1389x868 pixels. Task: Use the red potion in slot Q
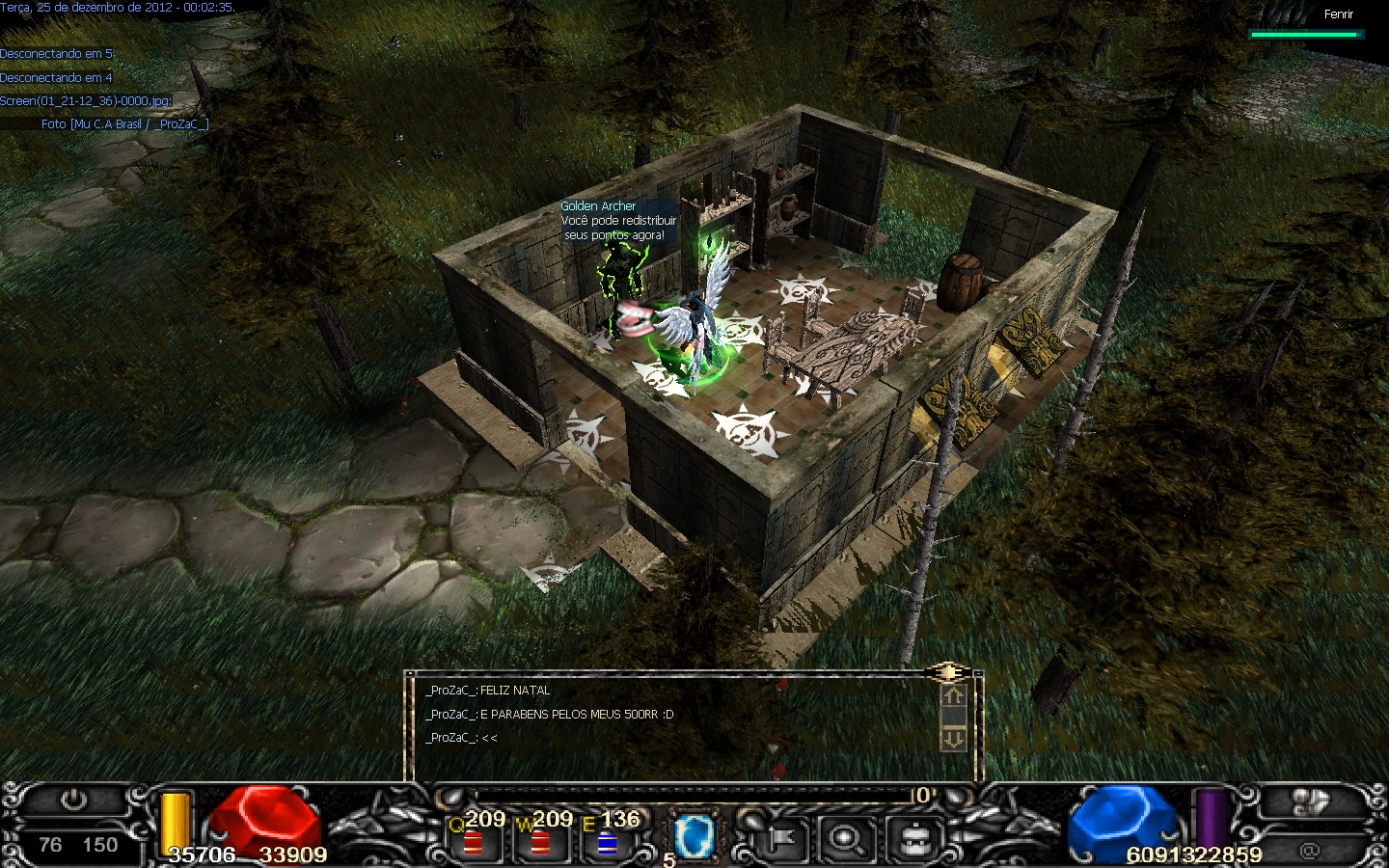473,842
